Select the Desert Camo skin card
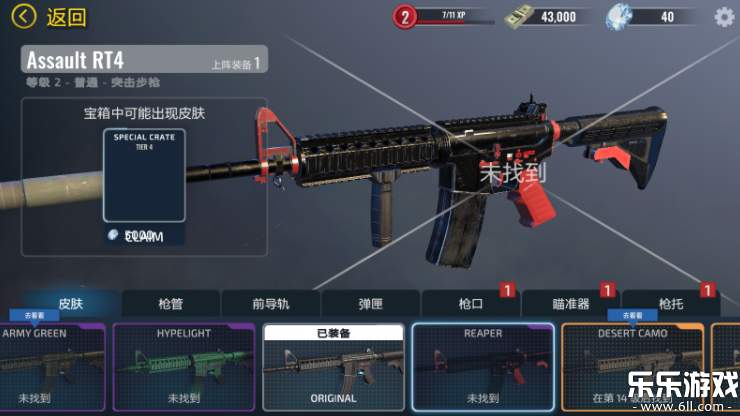 632,366
